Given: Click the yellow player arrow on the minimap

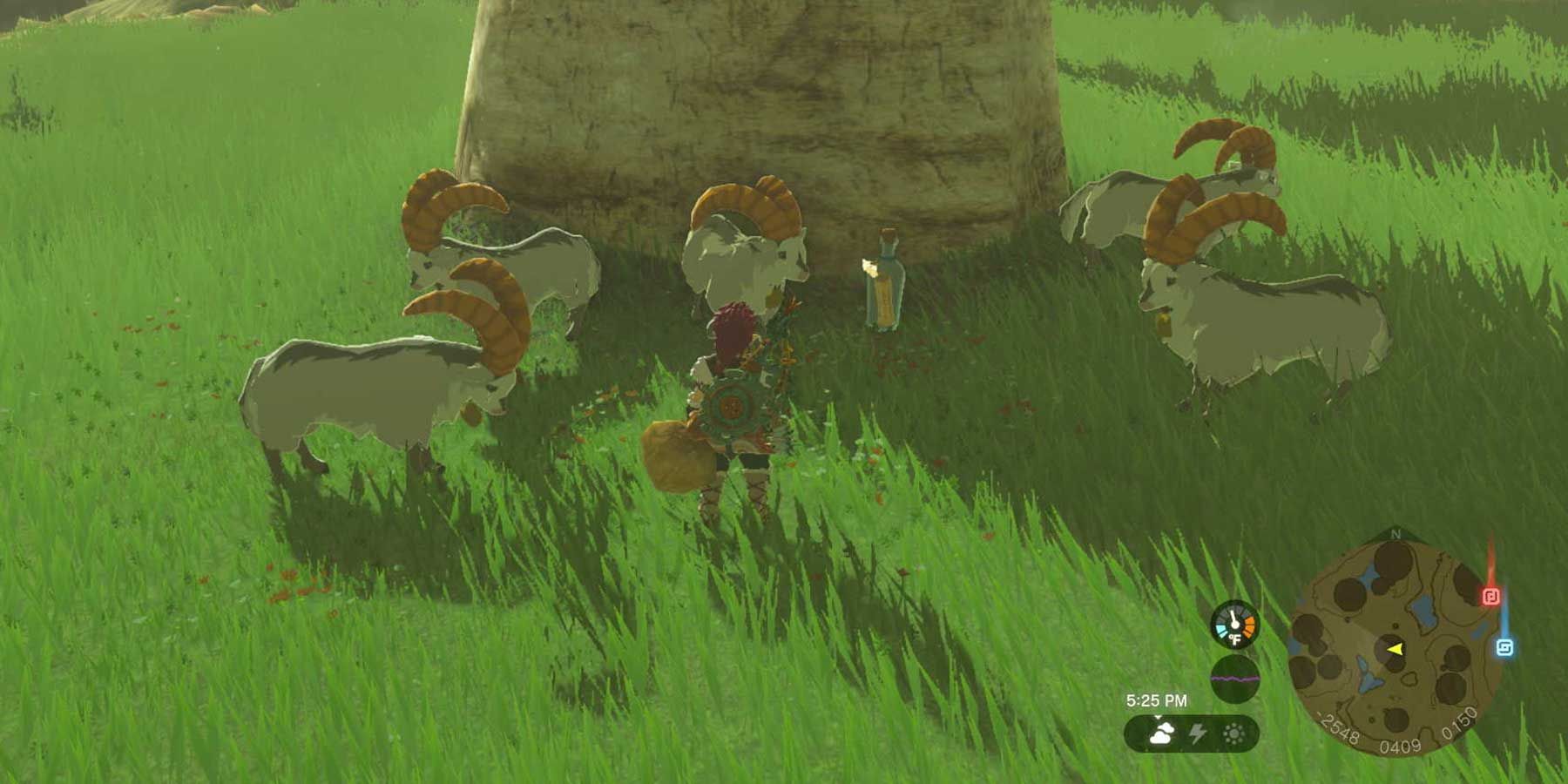Looking at the screenshot, I should coord(1395,649).
